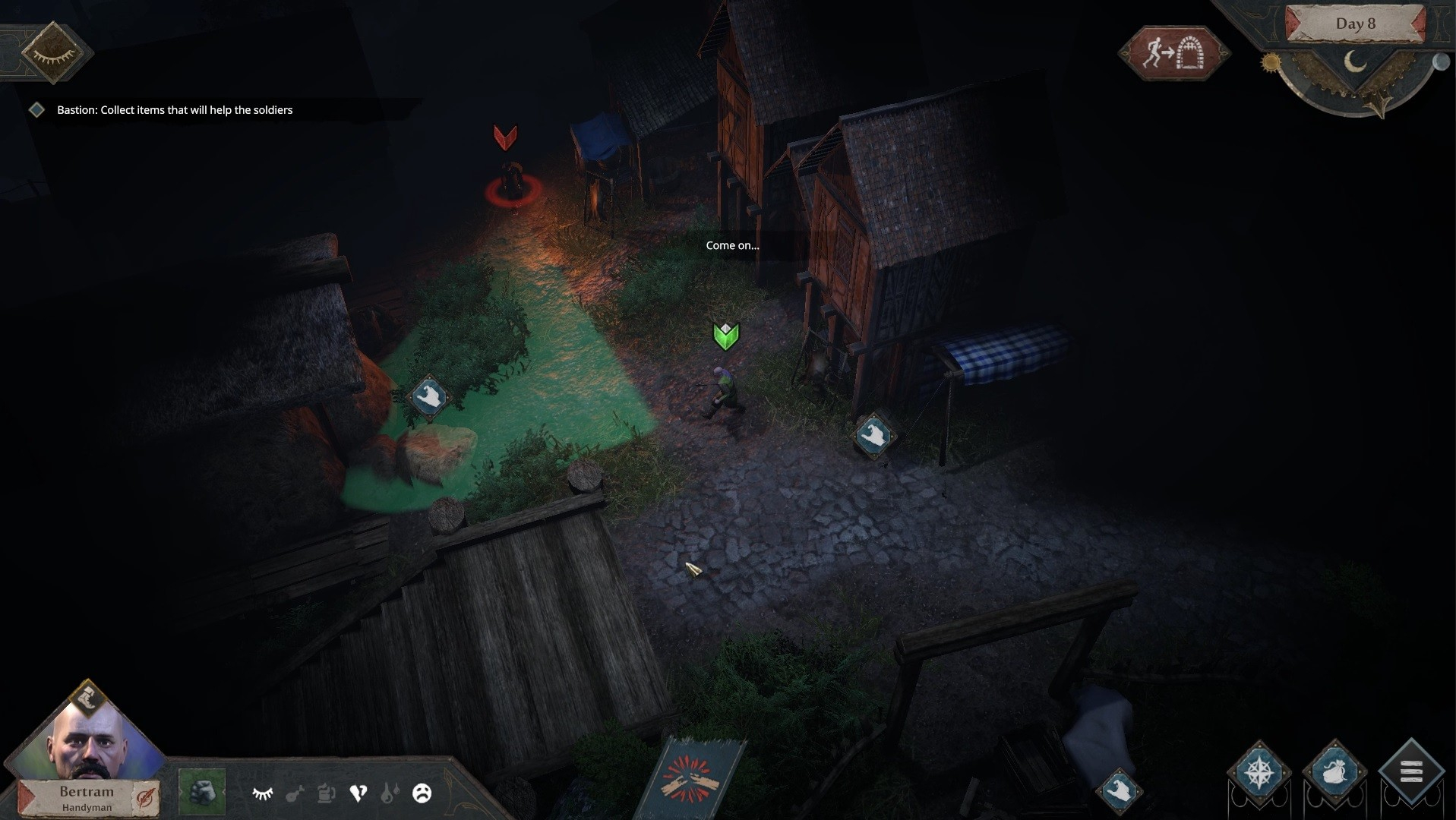Loot the hand marker inside the green zone
Viewport: 1456px width, 820px height.
(429, 396)
